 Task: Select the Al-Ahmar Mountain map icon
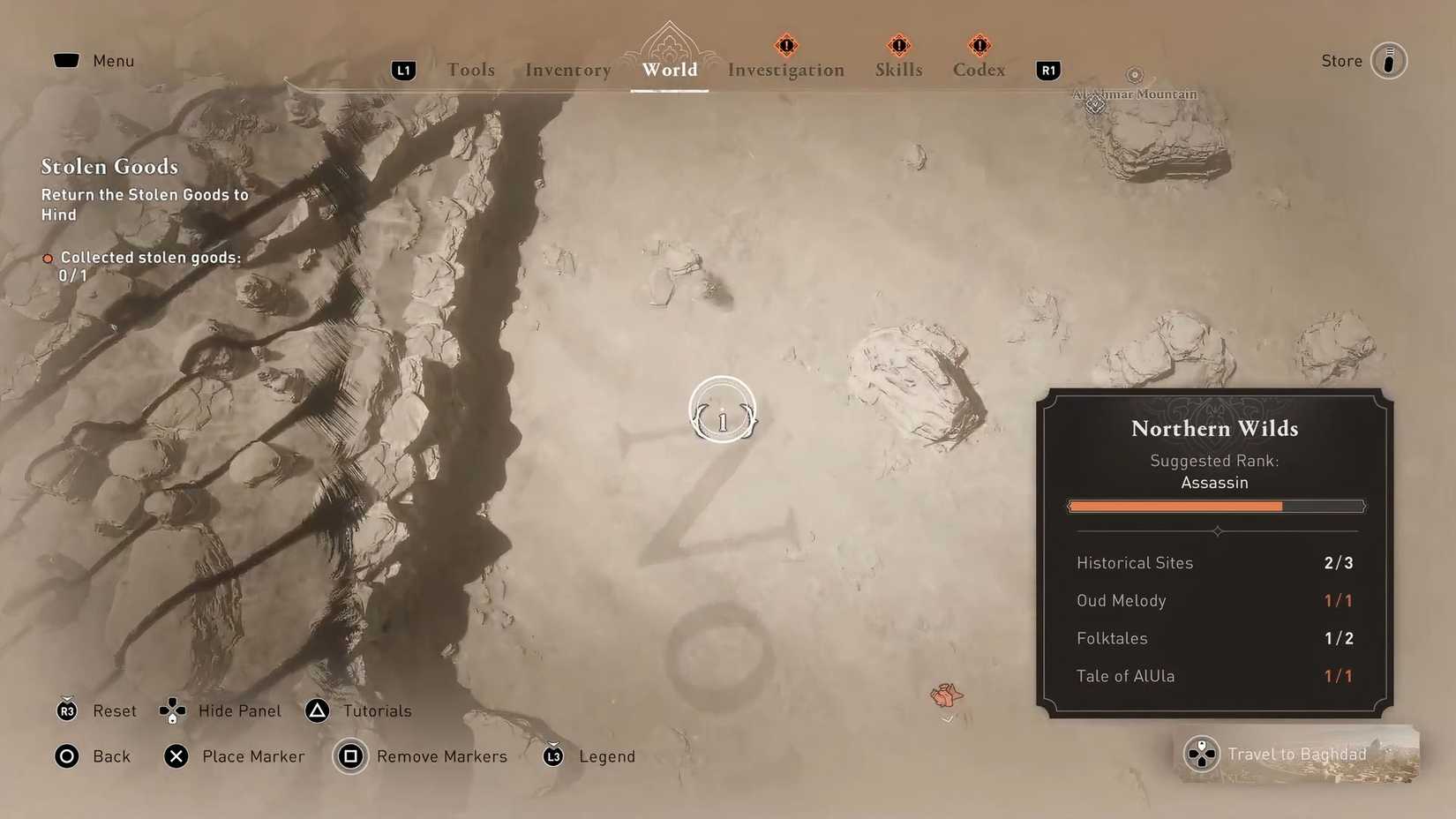coord(1094,104)
